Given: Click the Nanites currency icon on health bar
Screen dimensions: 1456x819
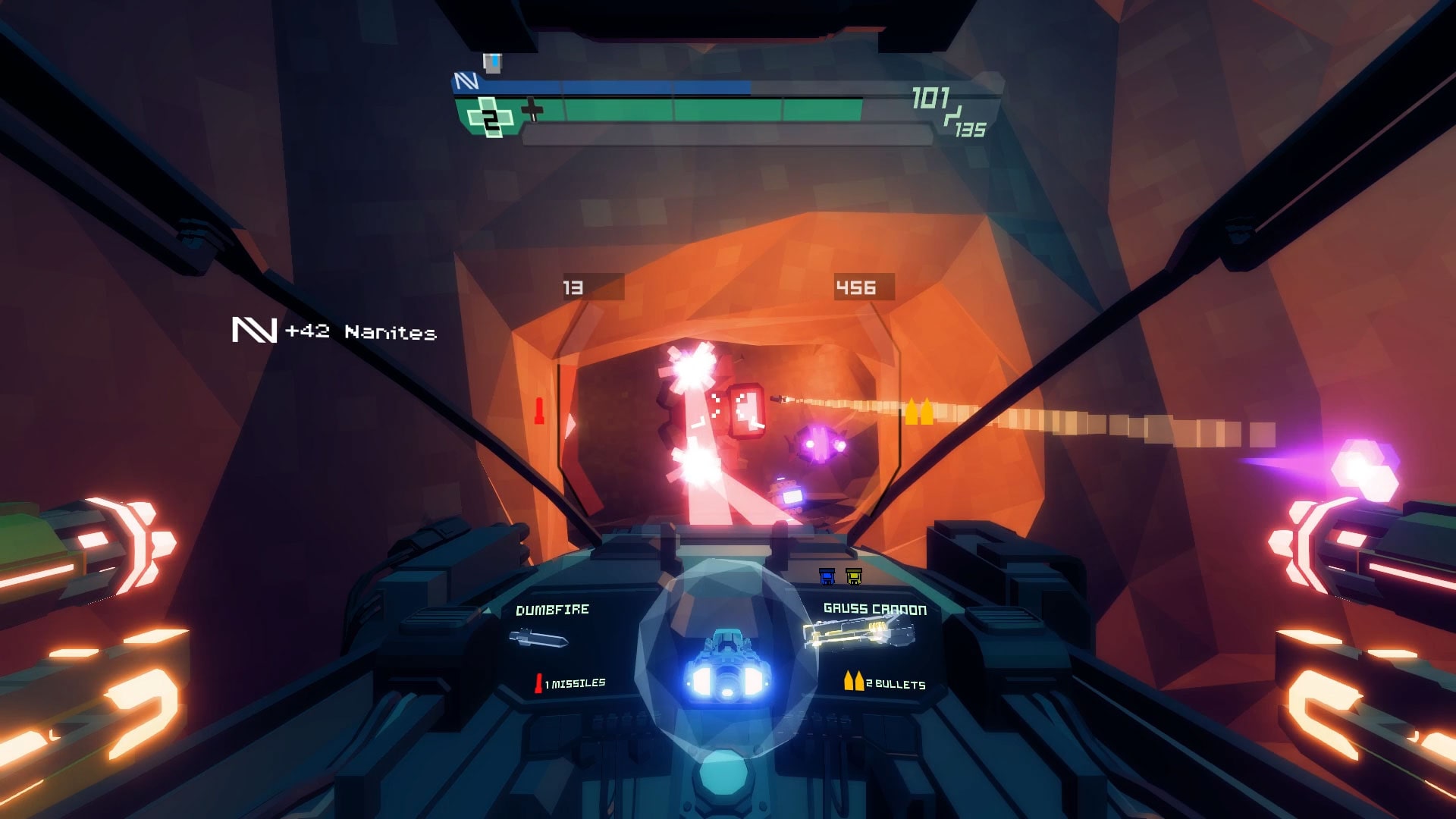Looking at the screenshot, I should 466,80.
